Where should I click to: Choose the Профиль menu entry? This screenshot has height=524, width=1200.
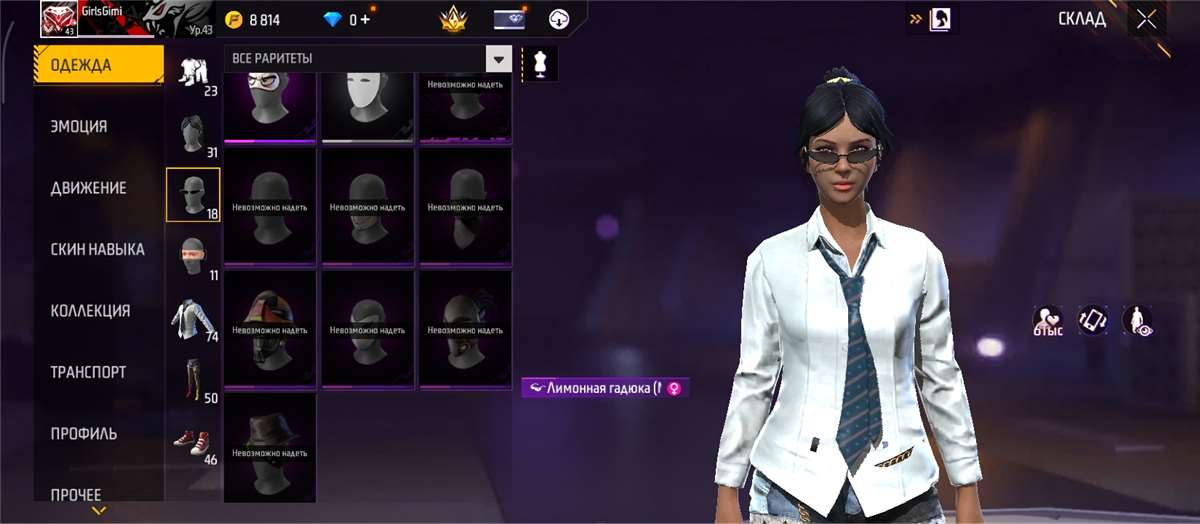coord(84,434)
